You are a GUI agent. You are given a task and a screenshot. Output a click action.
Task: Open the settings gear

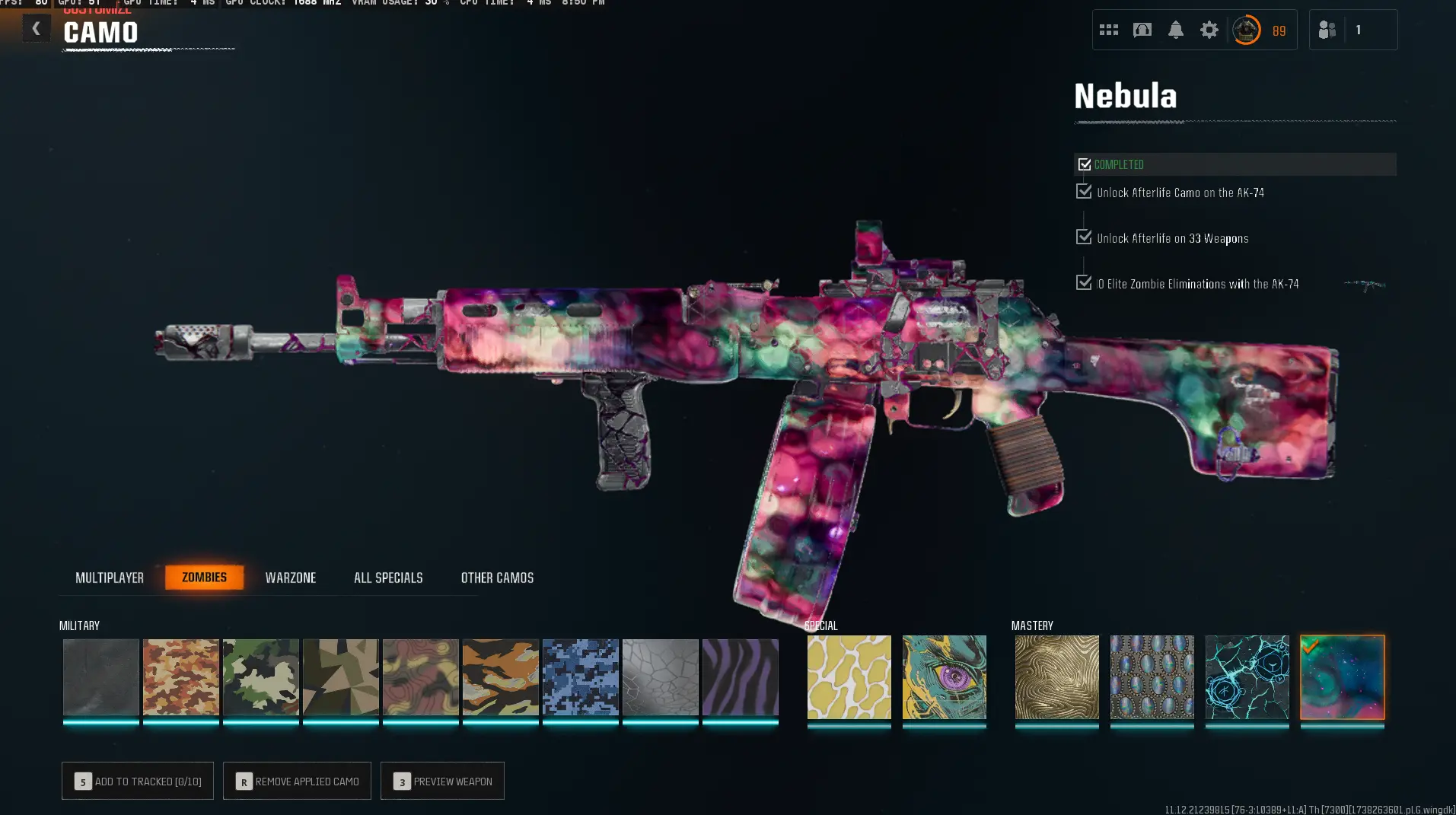[x=1209, y=29]
